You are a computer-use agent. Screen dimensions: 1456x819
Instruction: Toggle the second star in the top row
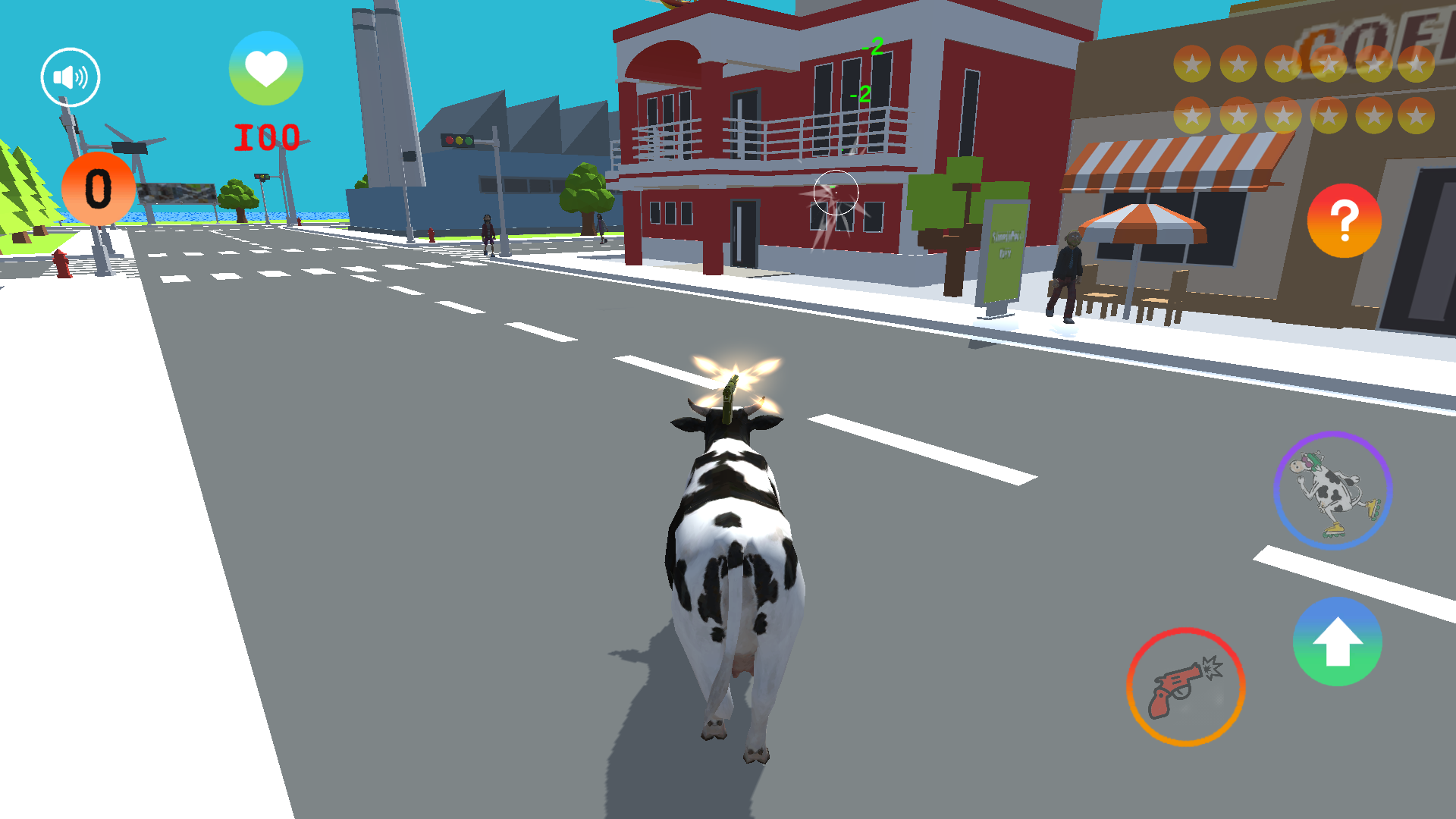pyautogui.click(x=1239, y=63)
